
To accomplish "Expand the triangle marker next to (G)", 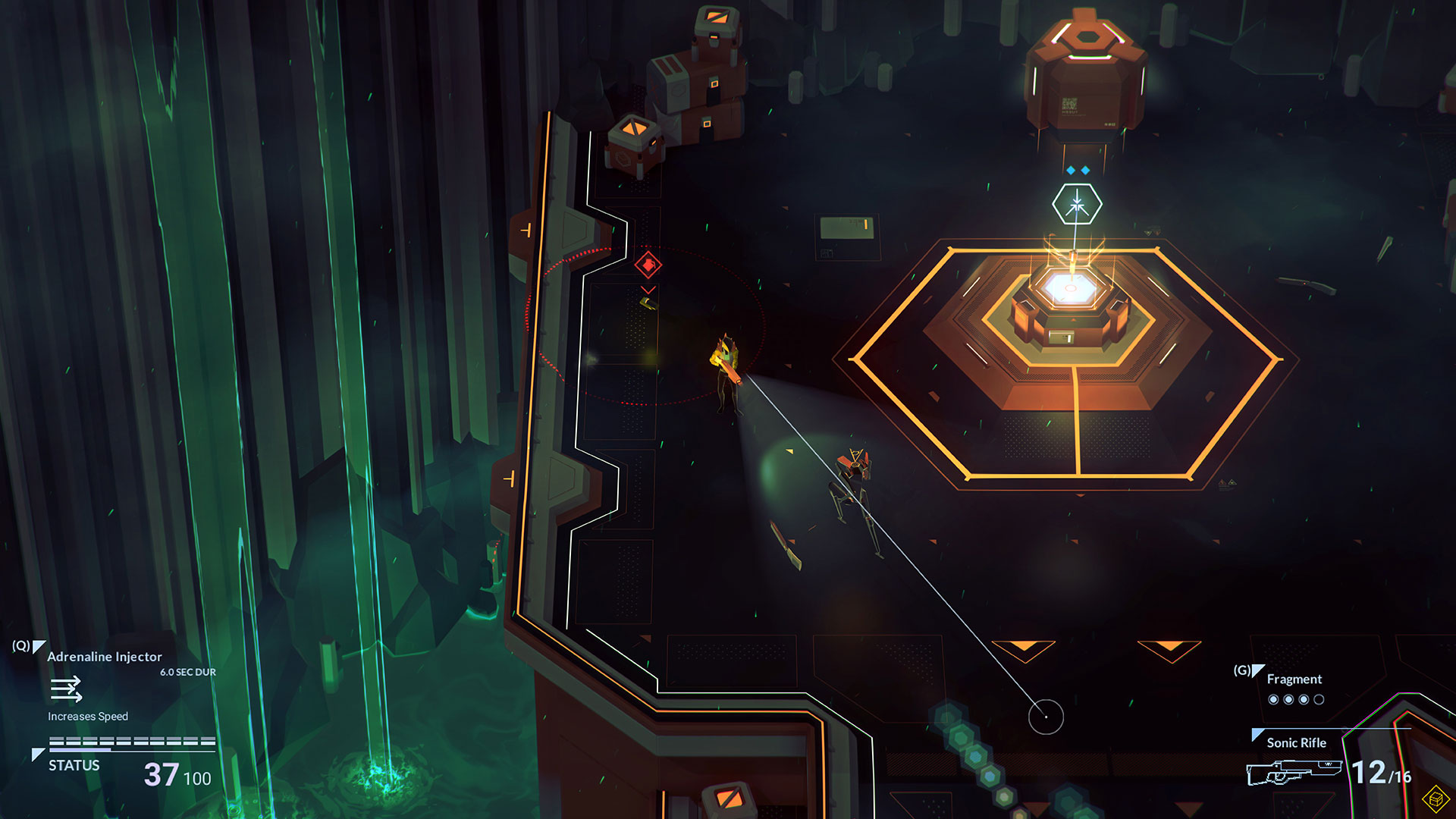I will (1257, 670).
